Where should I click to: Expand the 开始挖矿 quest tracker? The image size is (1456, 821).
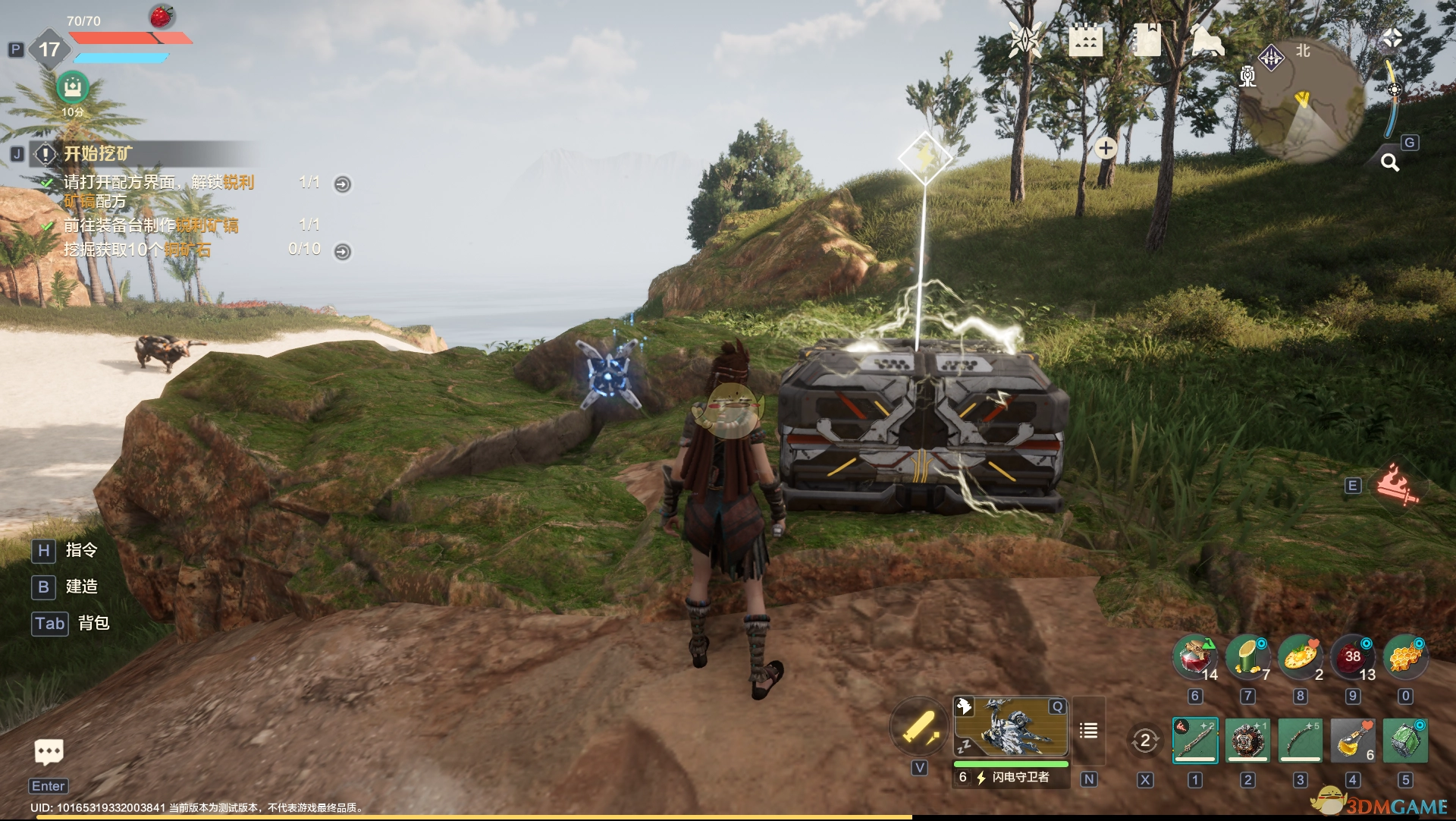click(x=99, y=154)
